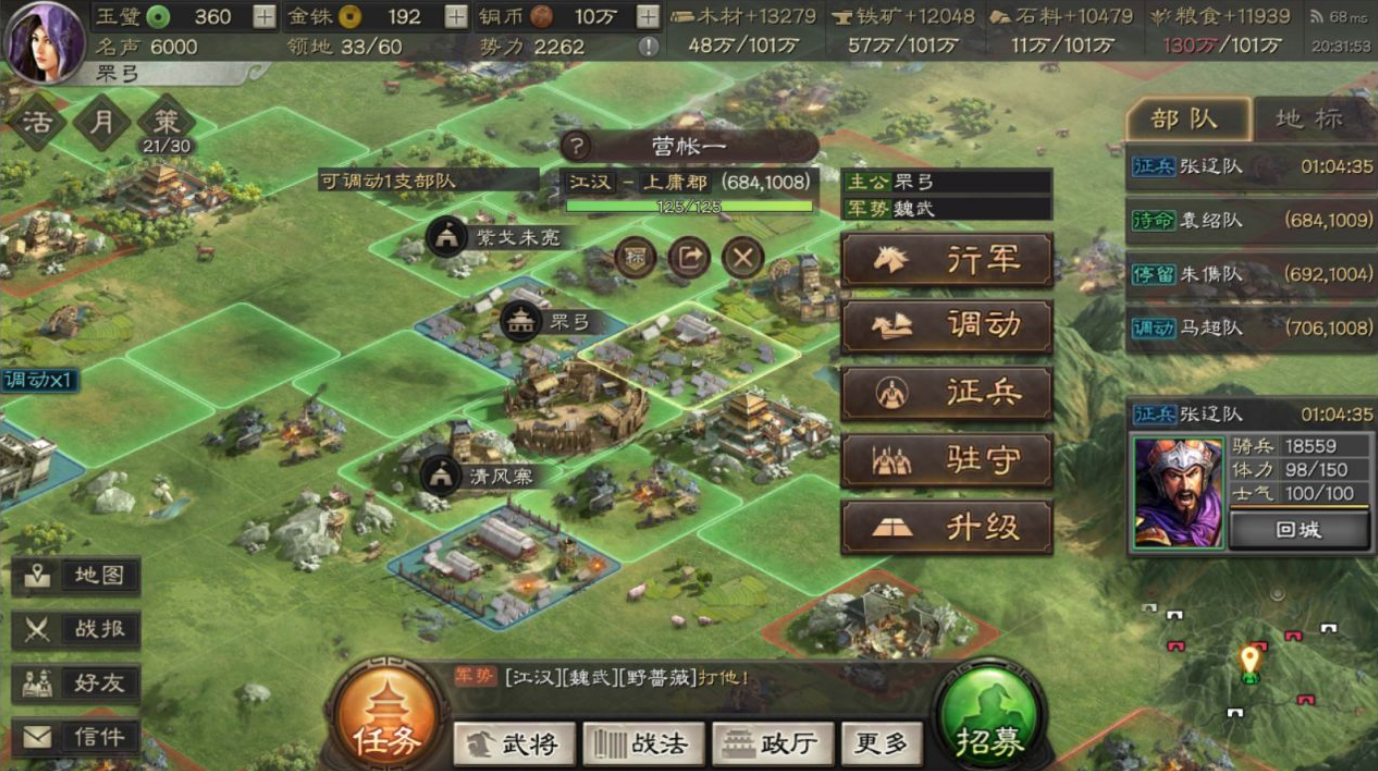
Task: Recall the army with 回城 button
Action: 1298,530
